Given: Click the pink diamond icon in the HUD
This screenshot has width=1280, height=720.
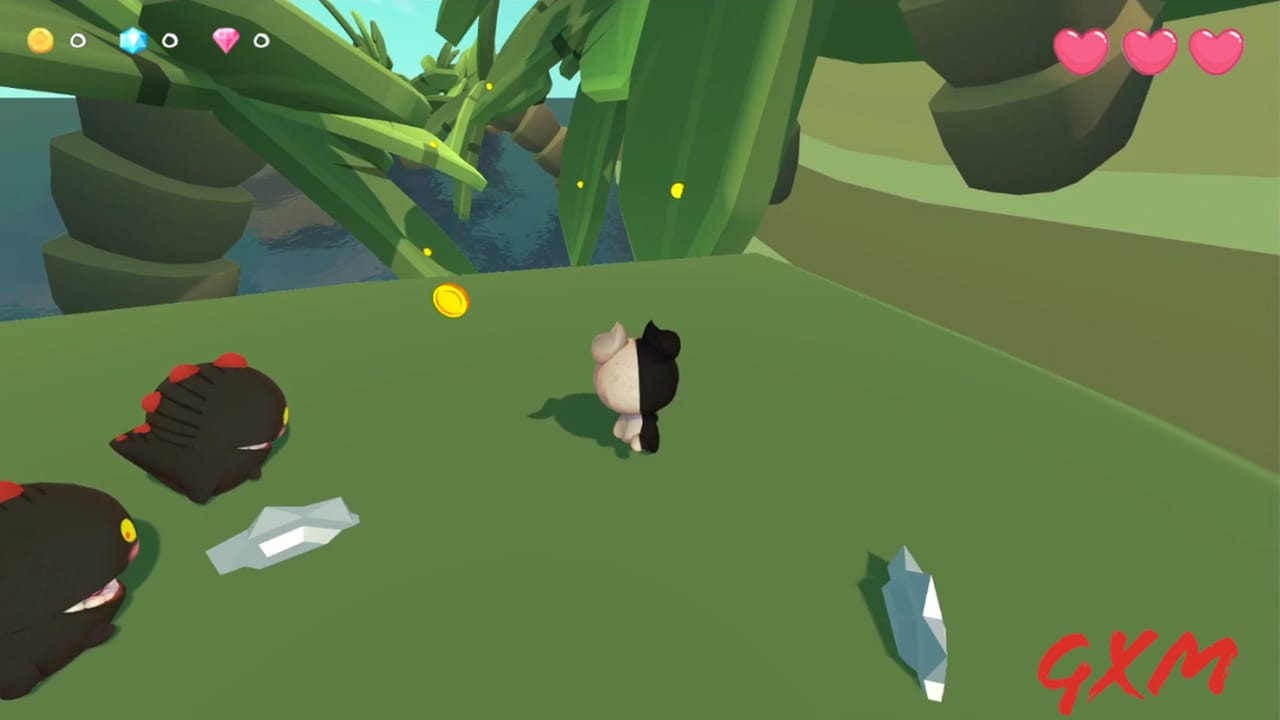Looking at the screenshot, I should click(228, 40).
